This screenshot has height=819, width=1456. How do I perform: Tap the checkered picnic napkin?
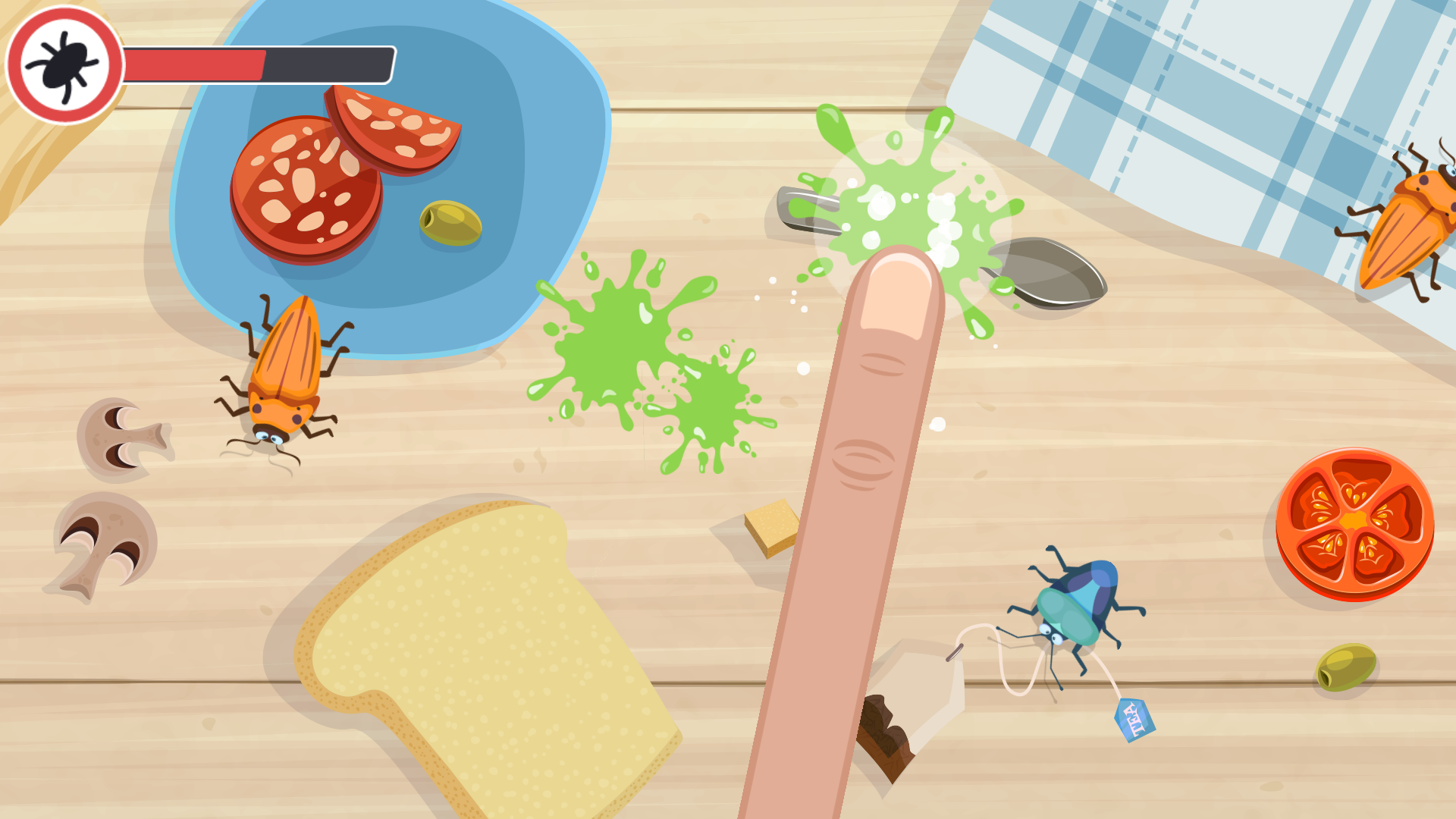[1213, 91]
